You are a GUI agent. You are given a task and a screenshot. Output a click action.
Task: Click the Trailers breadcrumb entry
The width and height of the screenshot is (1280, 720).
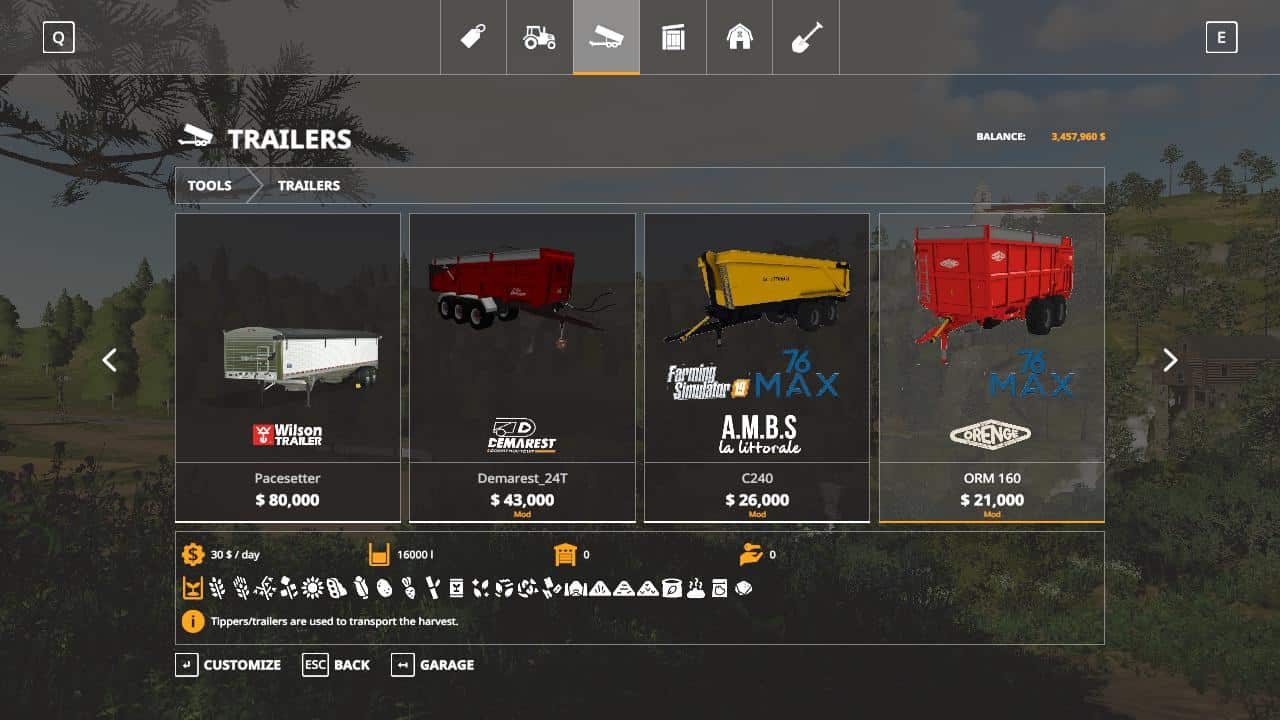pyautogui.click(x=309, y=185)
